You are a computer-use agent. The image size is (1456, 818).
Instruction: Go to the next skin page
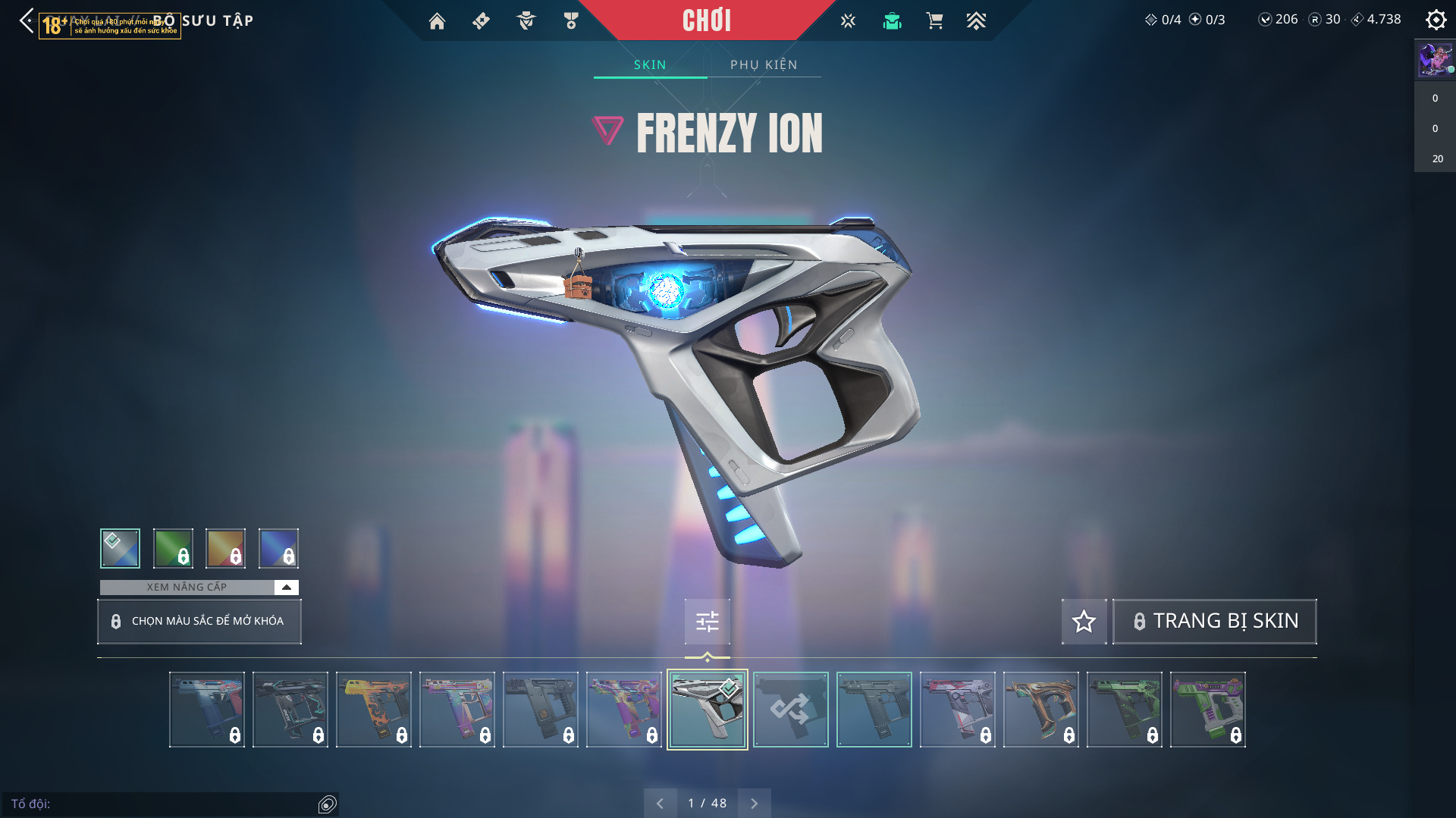[754, 803]
